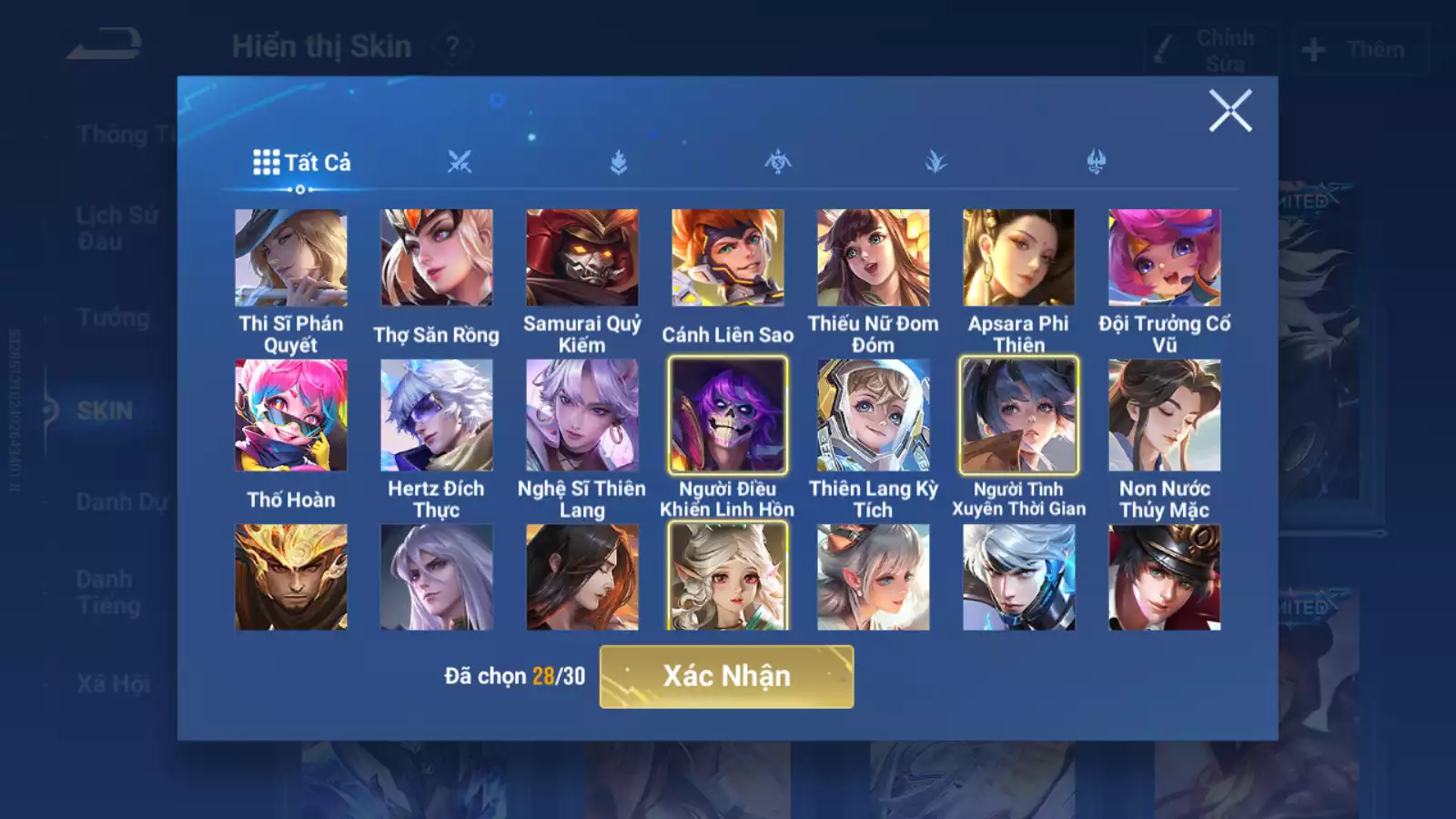Screen dimensions: 1456x819
Task: Deselect the Người Tình Xuyên Thời Gian skin
Action: click(x=1019, y=416)
